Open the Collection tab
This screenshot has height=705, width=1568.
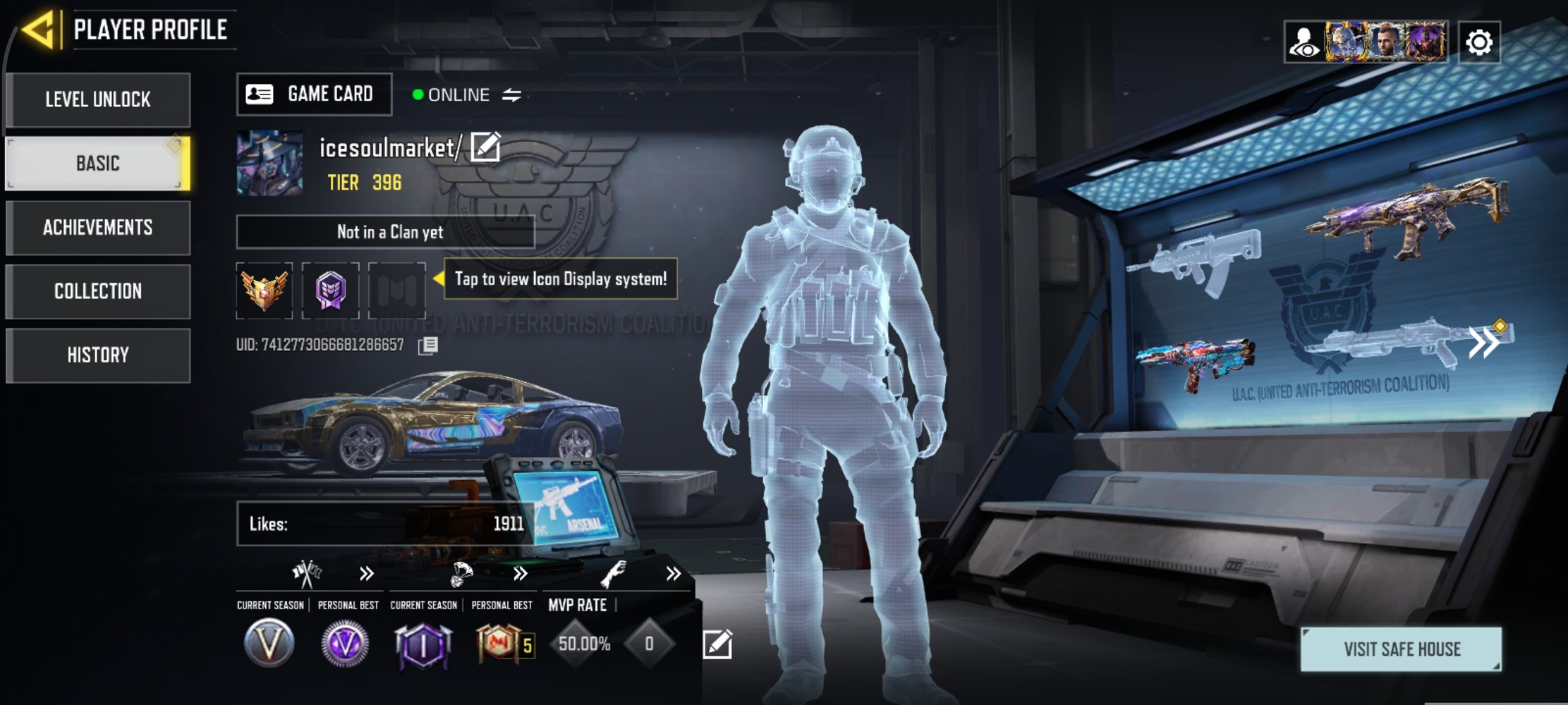[x=98, y=291]
